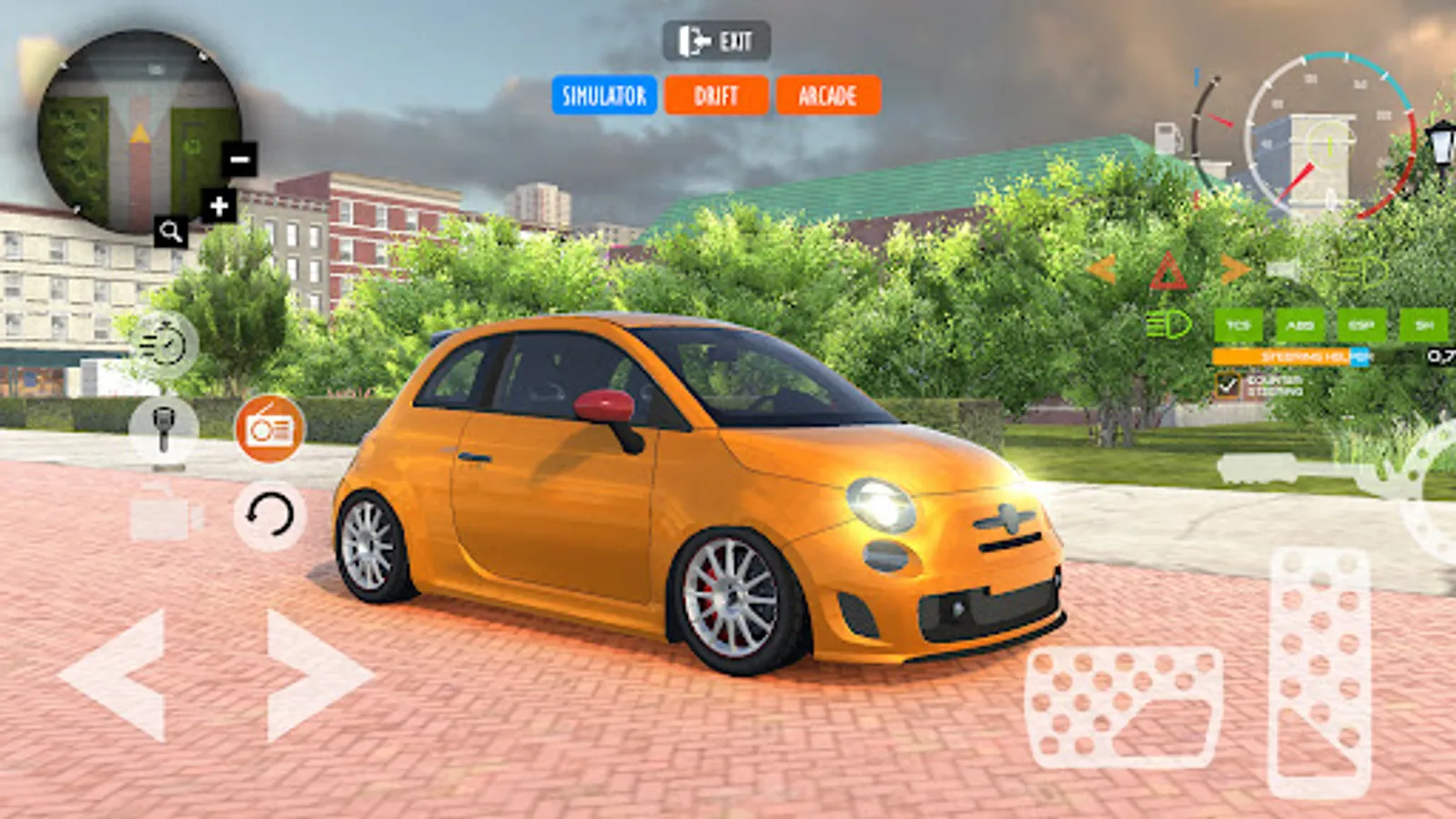
Task: Exit the driving session
Action: [716, 42]
